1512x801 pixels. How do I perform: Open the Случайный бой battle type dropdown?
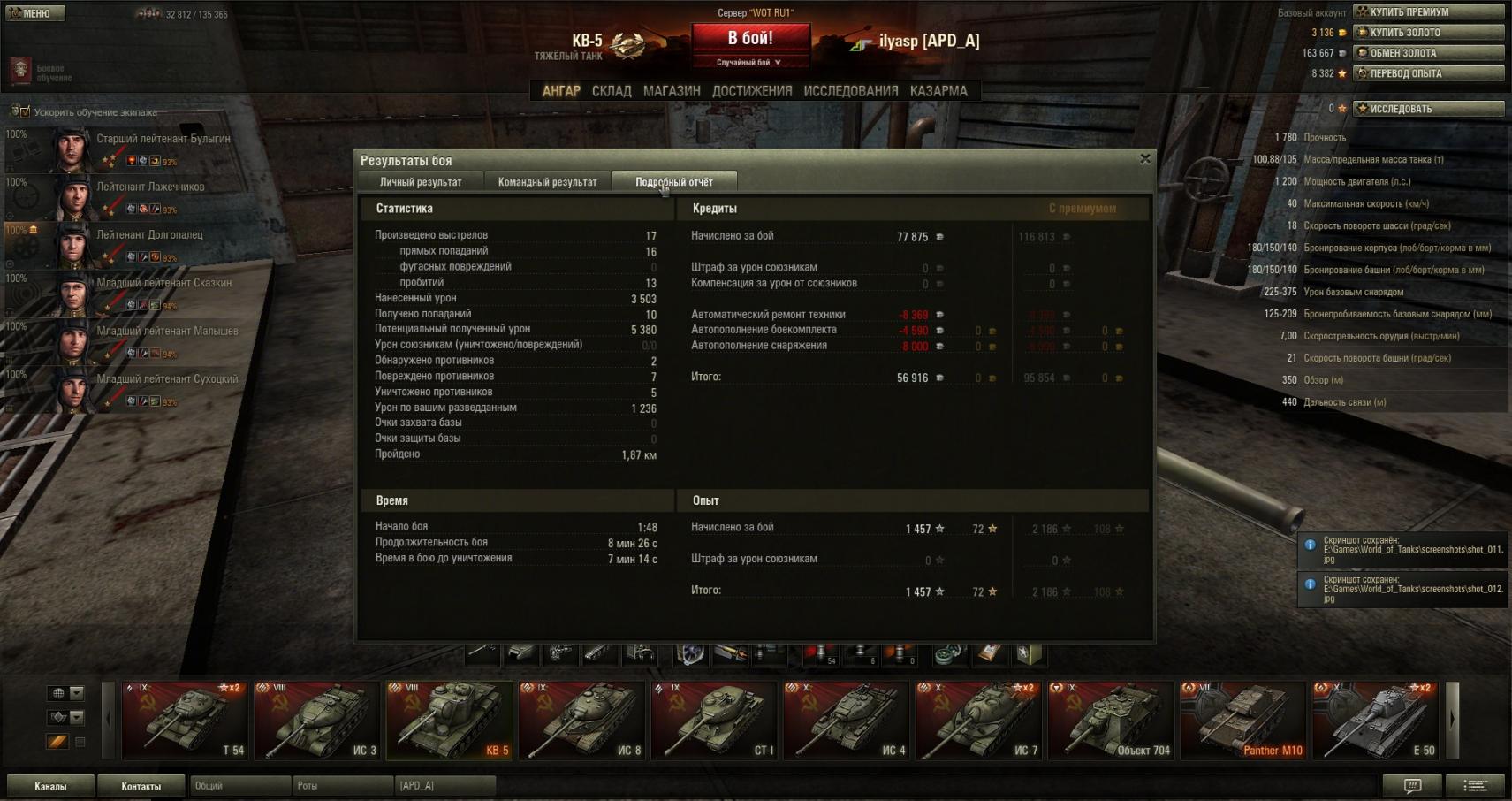coord(749,63)
